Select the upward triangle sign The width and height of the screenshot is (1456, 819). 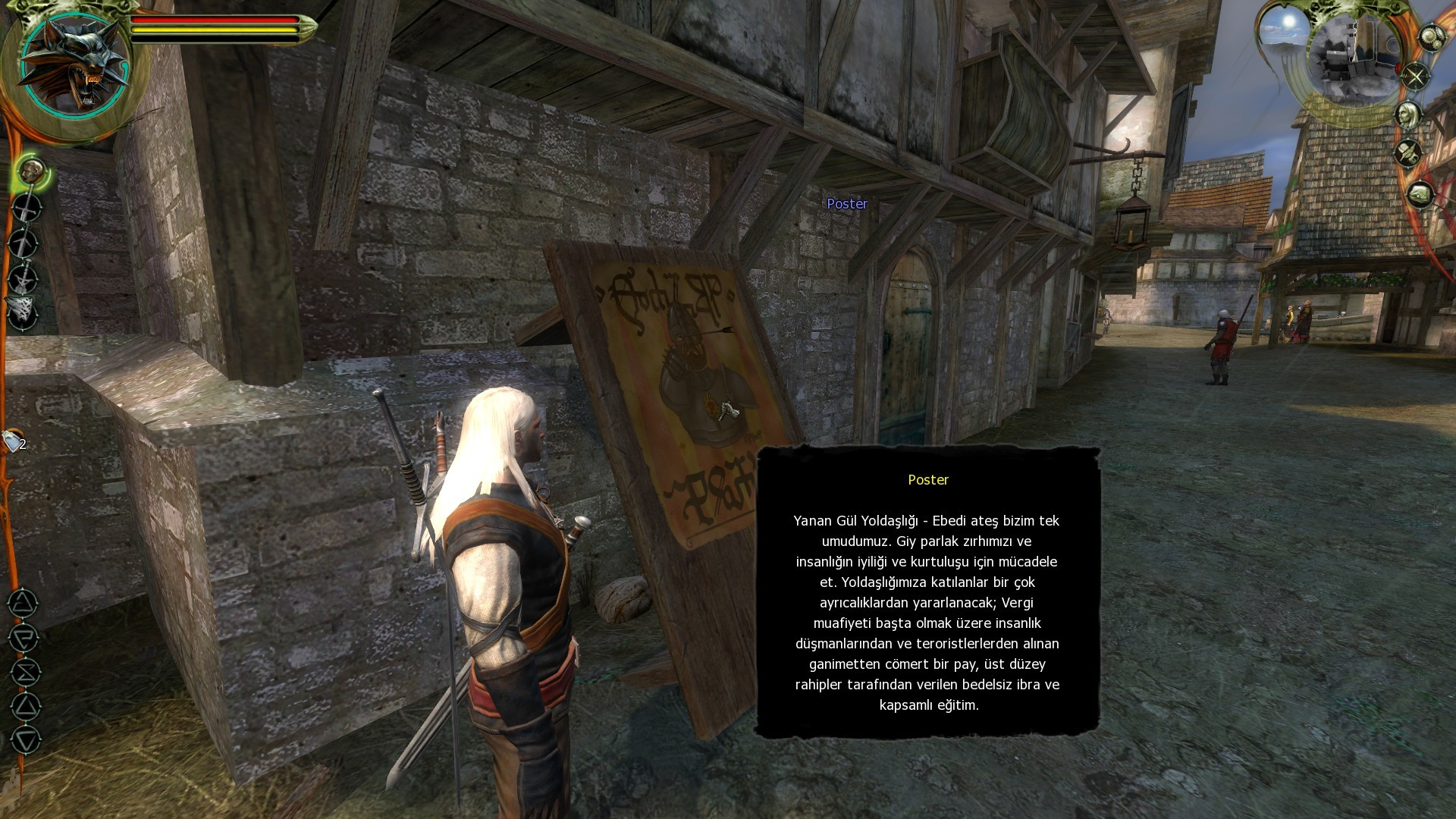25,707
